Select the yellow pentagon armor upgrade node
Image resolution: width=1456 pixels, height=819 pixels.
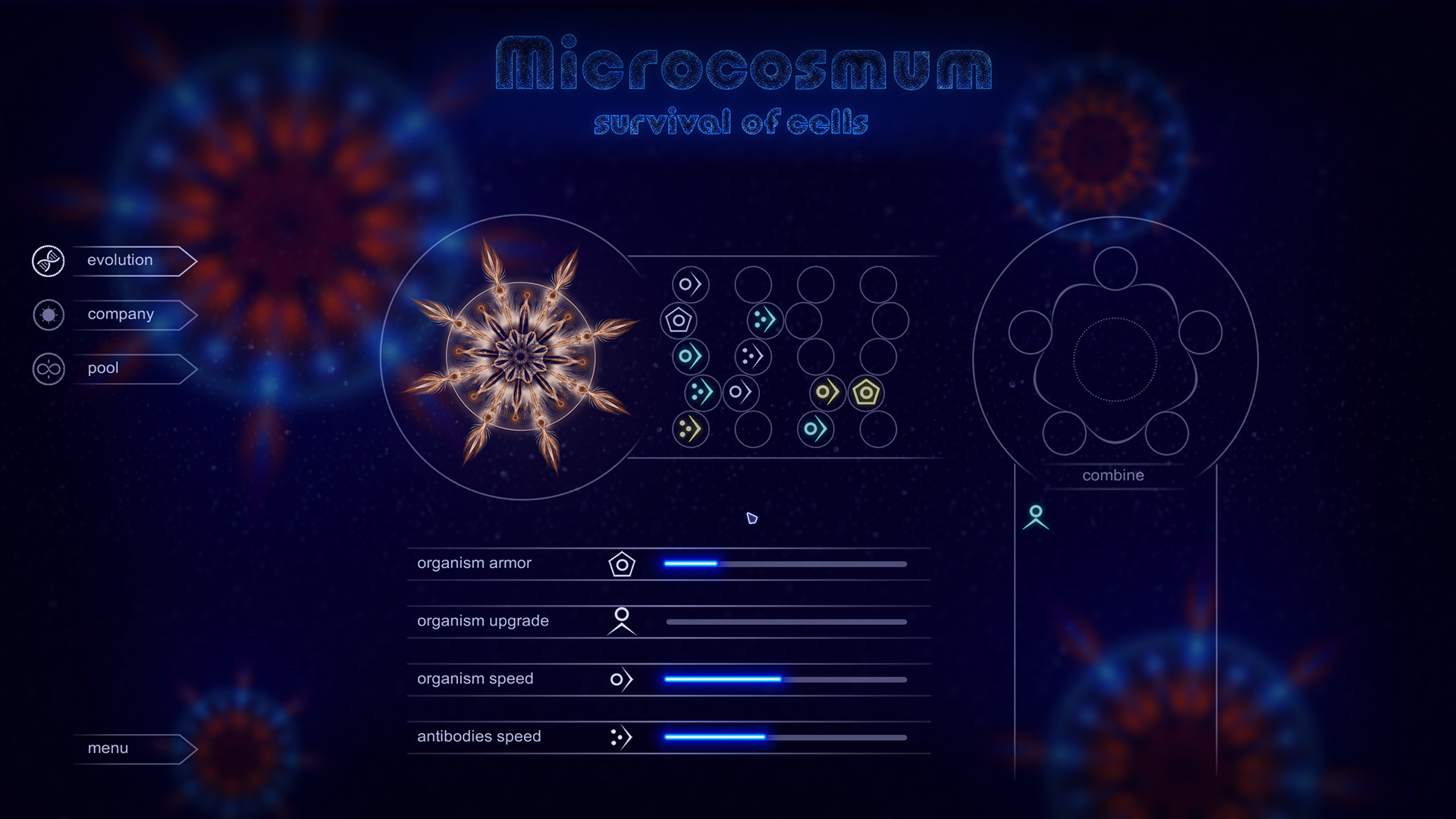[x=865, y=391]
